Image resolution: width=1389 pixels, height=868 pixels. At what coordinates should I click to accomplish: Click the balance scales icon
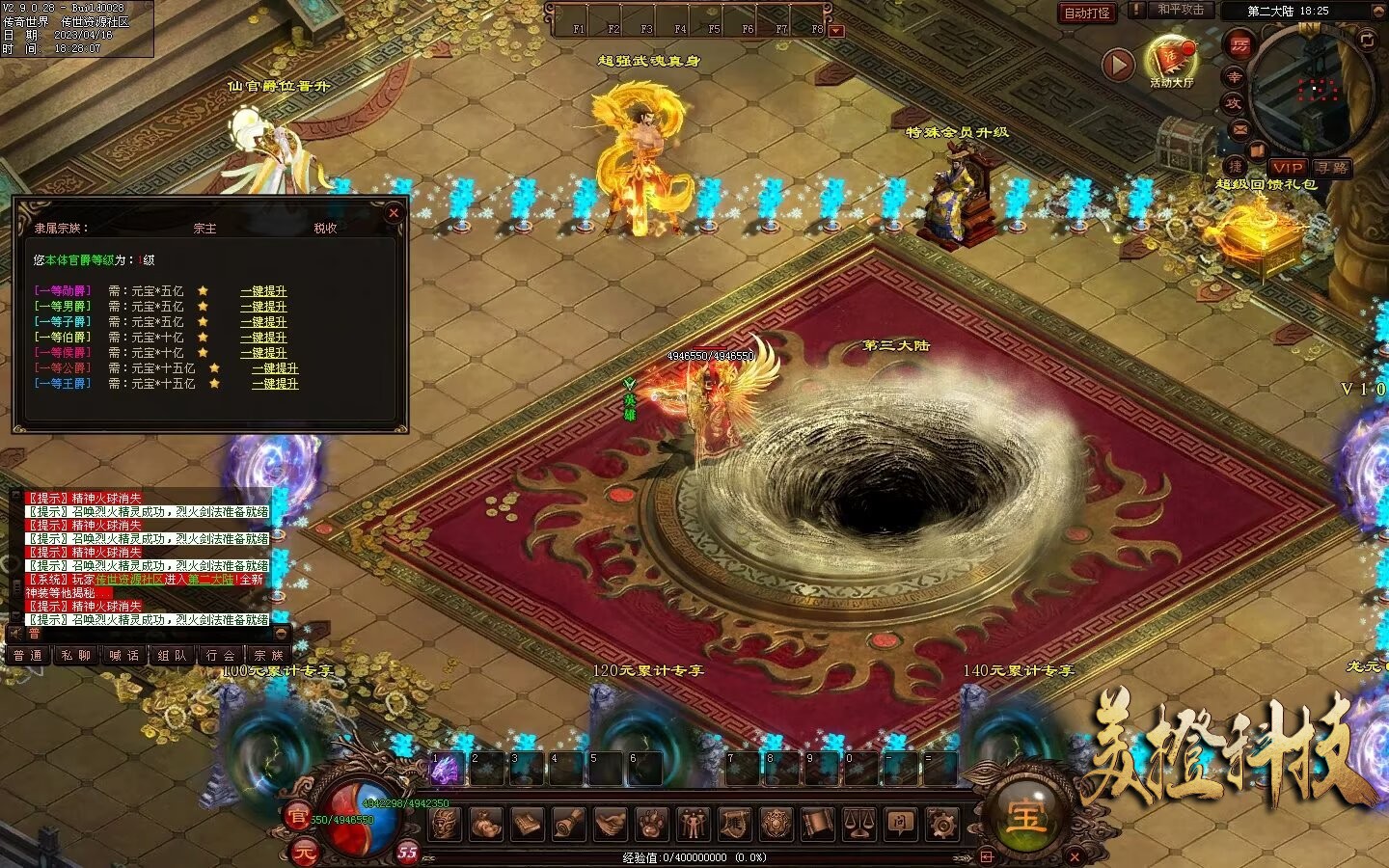click(x=858, y=825)
